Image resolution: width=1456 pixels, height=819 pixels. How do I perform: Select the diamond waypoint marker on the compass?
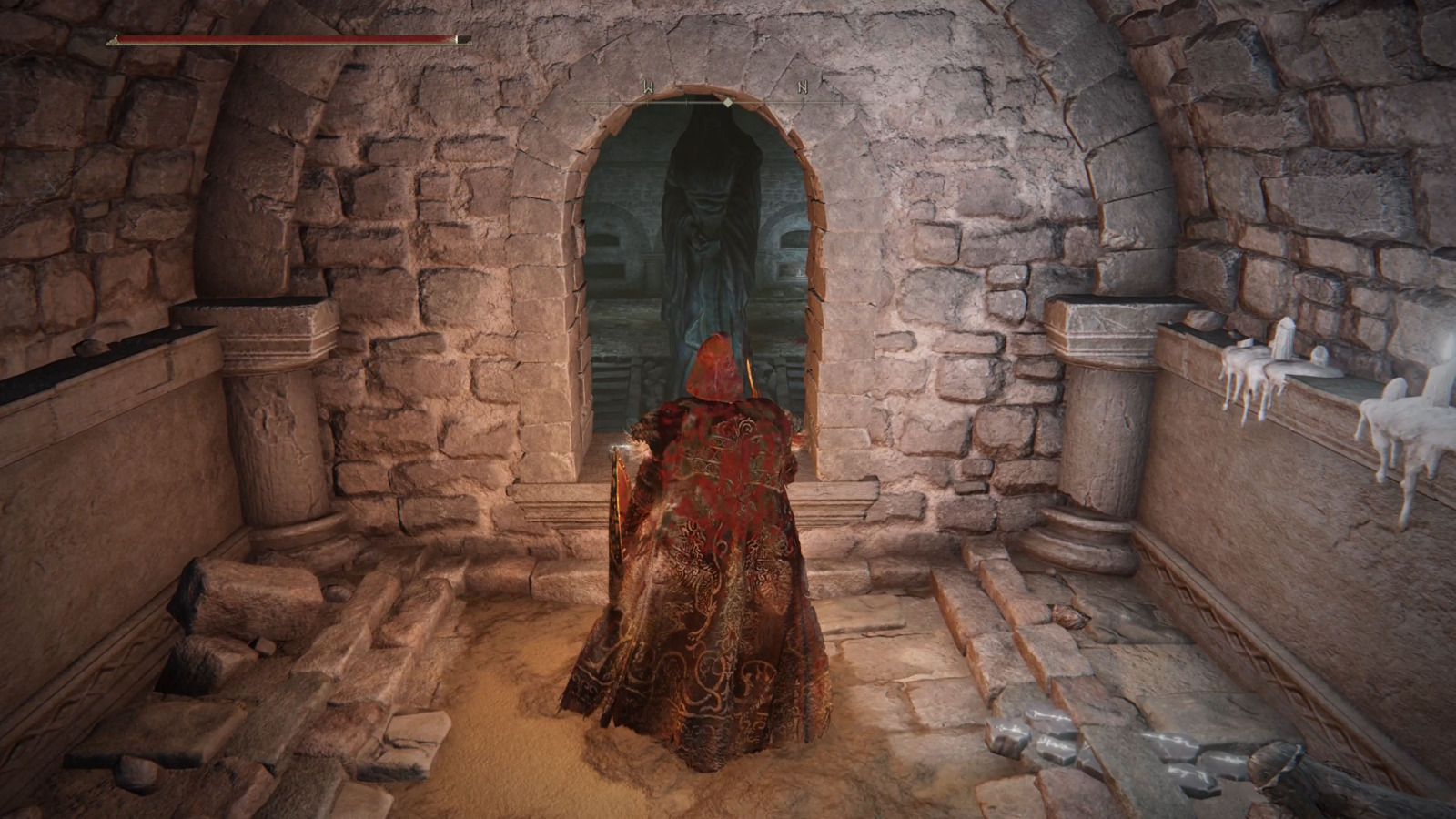pyautogui.click(x=728, y=103)
